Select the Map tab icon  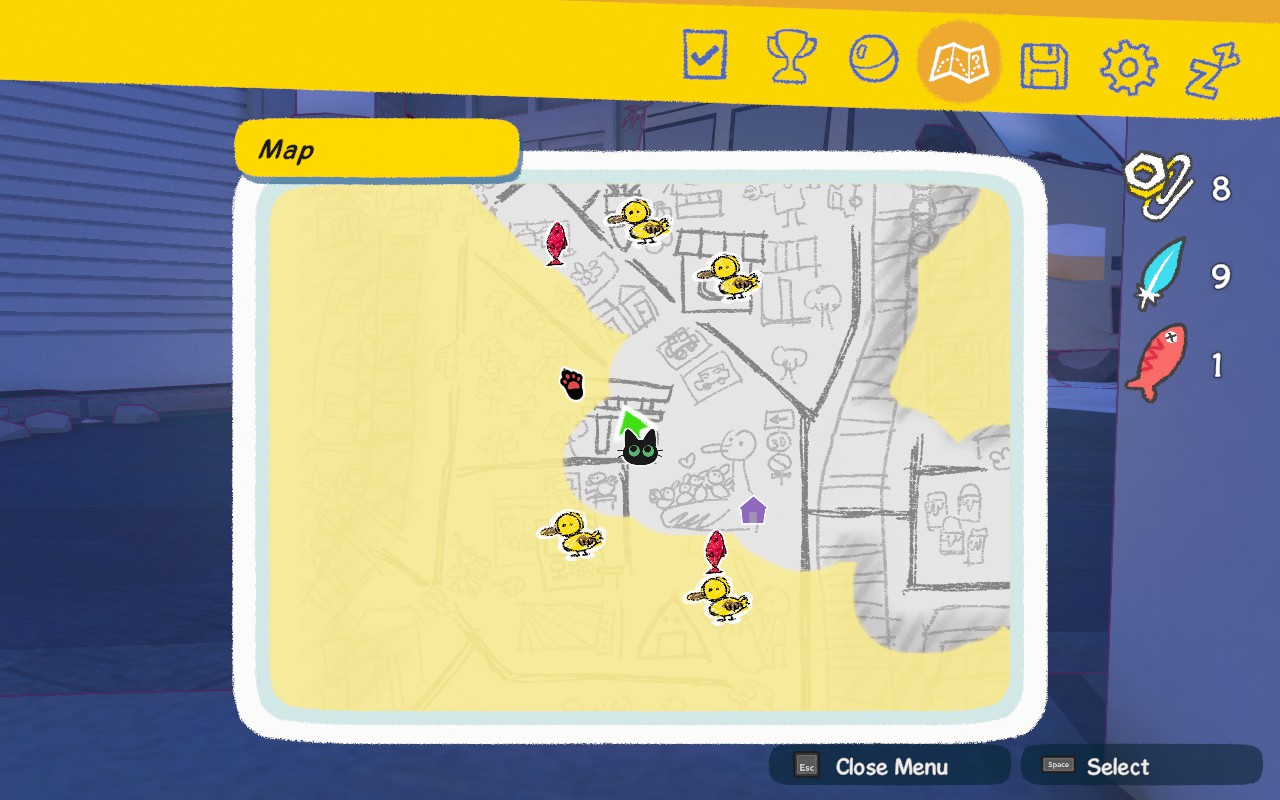point(958,62)
